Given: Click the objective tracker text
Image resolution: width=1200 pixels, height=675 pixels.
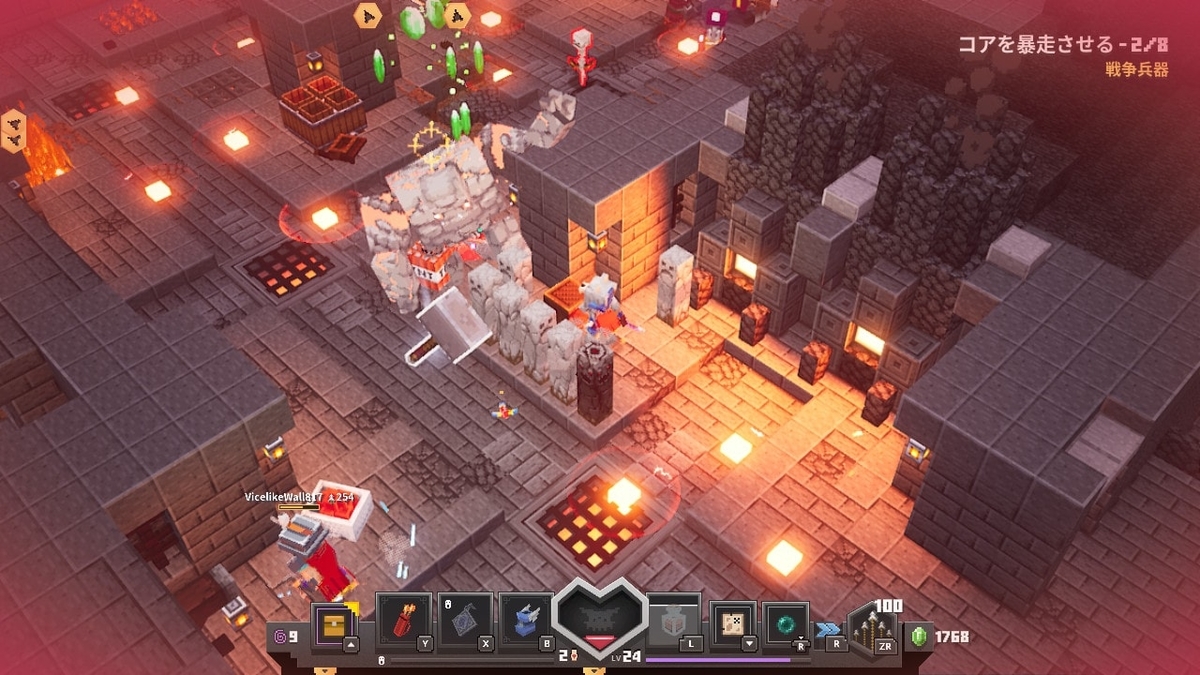Looking at the screenshot, I should coord(1062,45).
